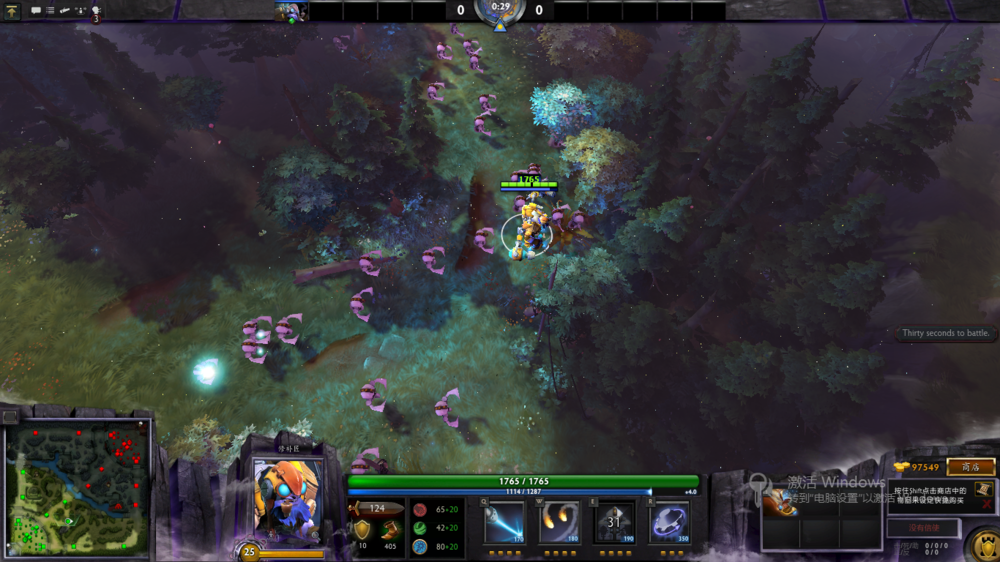This screenshot has height=562, width=1000.
Task: Open the shop with the gold button
Action: pyautogui.click(x=970, y=467)
